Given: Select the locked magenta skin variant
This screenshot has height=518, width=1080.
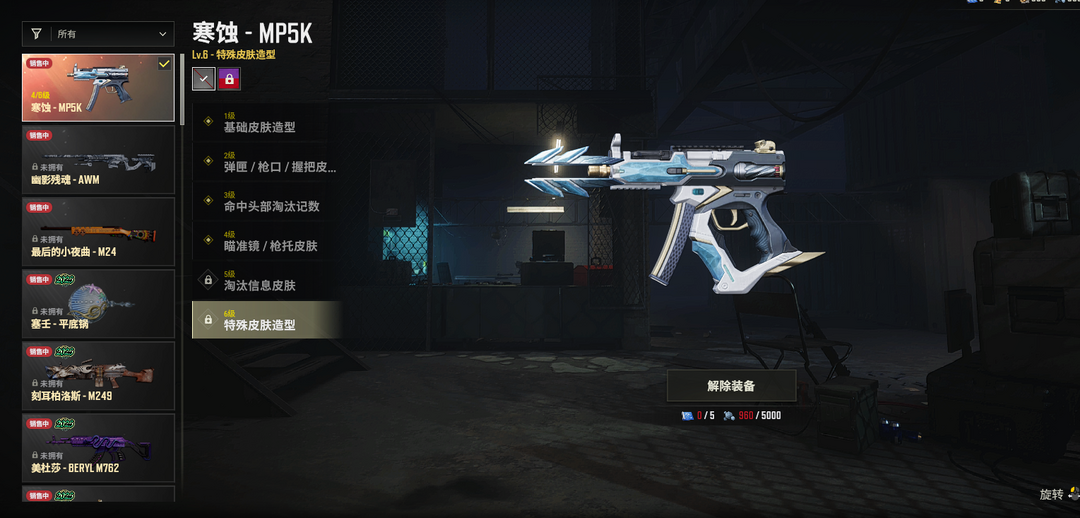Looking at the screenshot, I should [x=230, y=78].
